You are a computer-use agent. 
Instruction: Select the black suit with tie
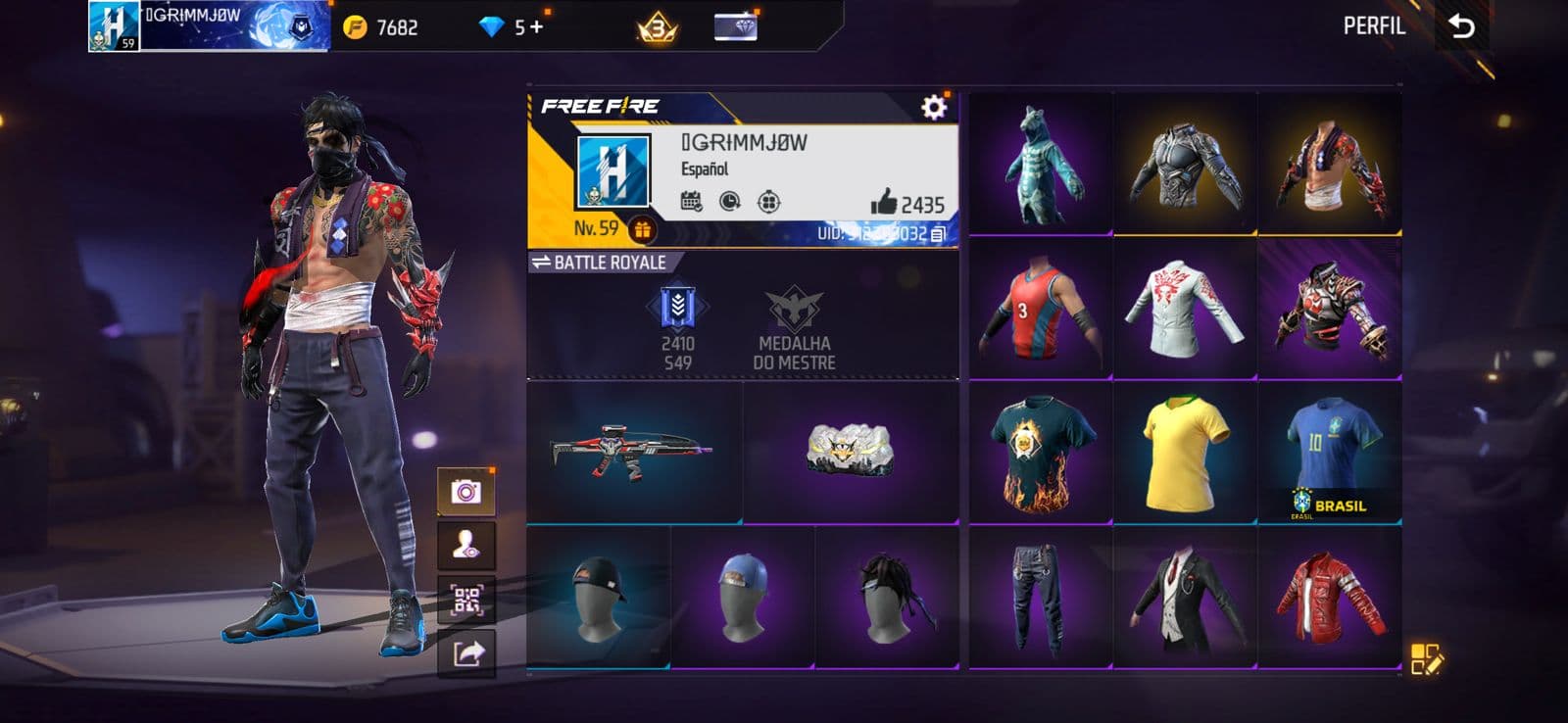pos(1184,597)
